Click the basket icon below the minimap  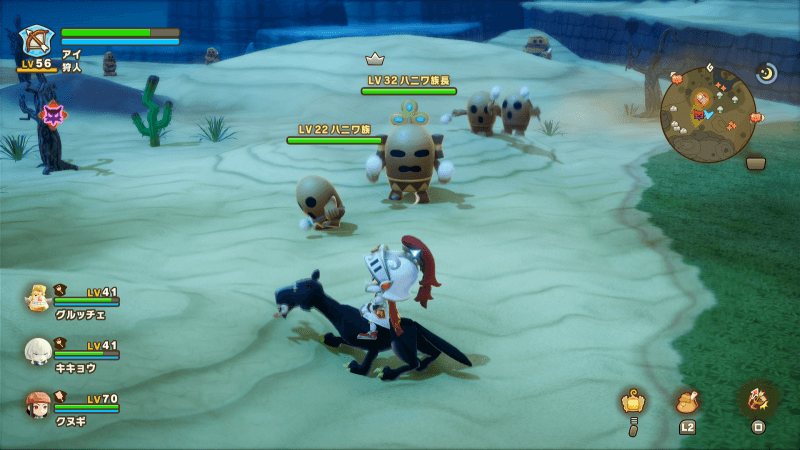[x=755, y=162]
